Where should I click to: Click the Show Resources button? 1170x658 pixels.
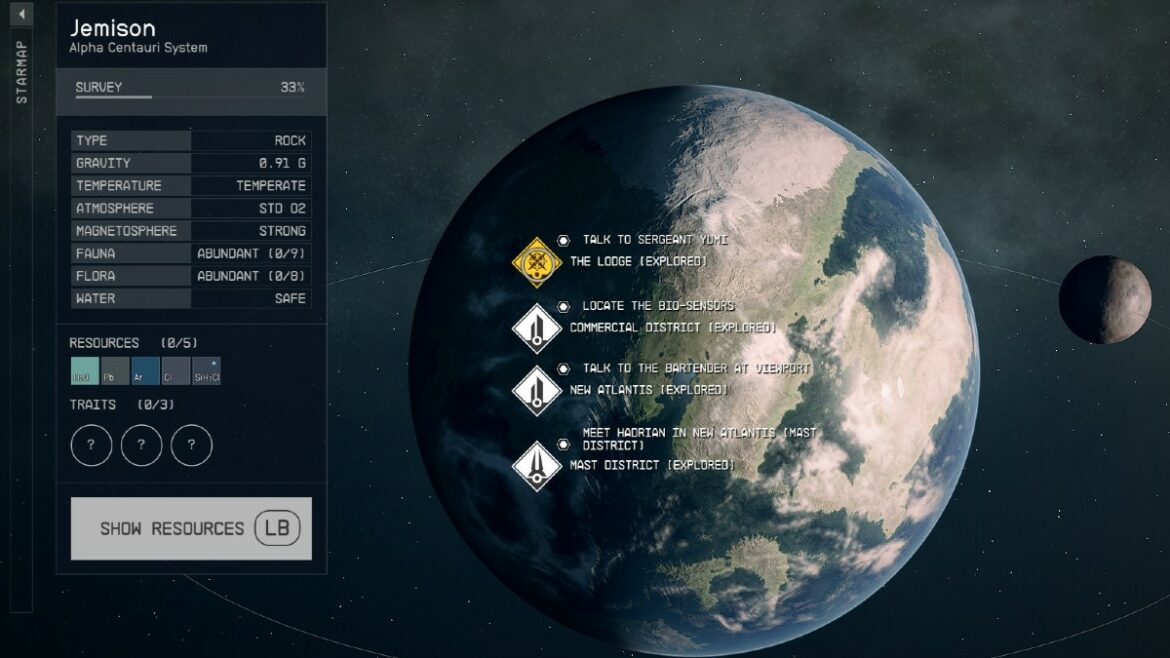pyautogui.click(x=191, y=528)
